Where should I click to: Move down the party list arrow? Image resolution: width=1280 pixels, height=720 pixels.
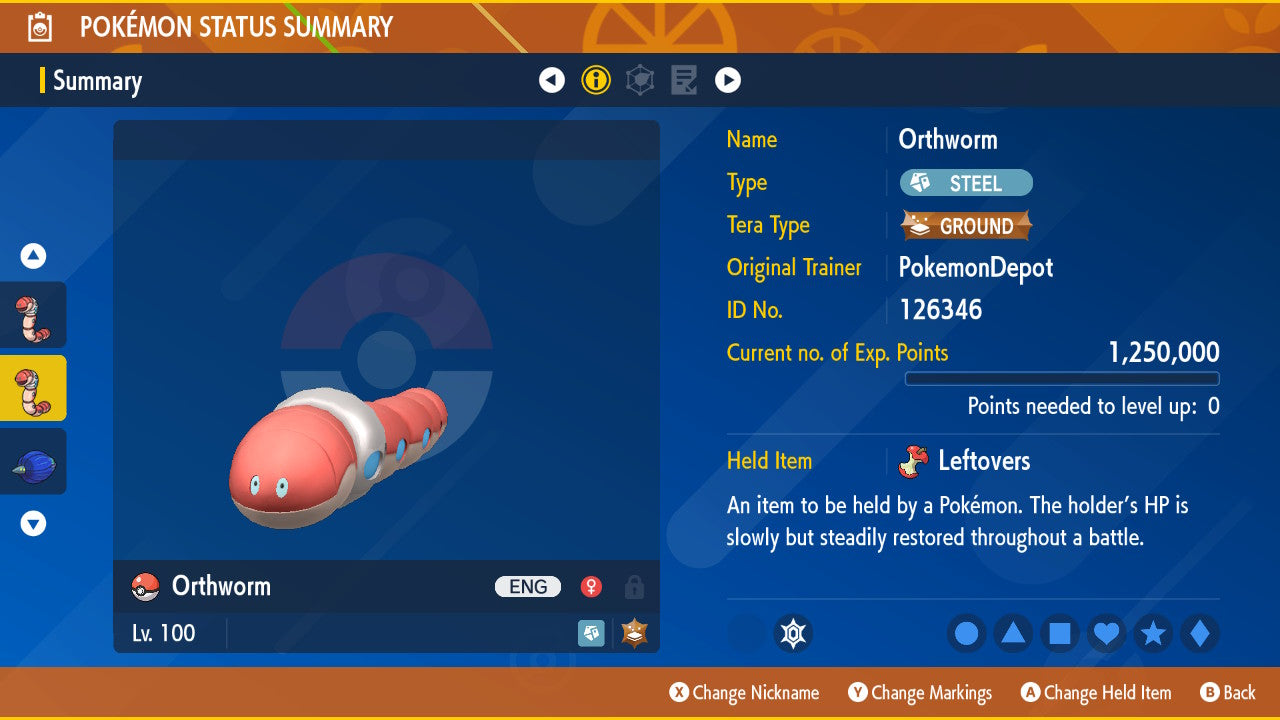point(33,523)
